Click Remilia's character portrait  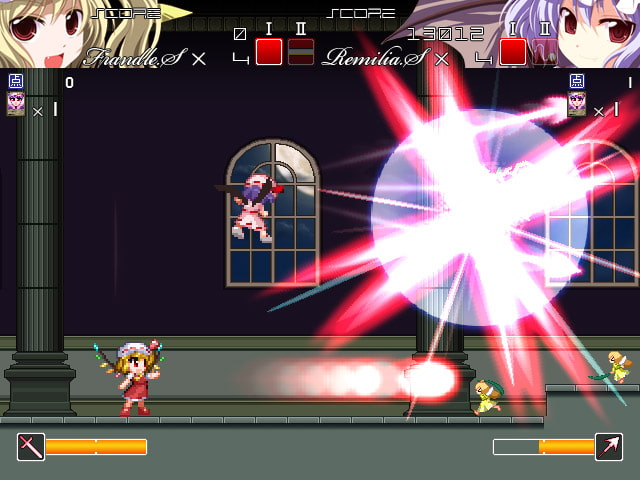(x=598, y=32)
